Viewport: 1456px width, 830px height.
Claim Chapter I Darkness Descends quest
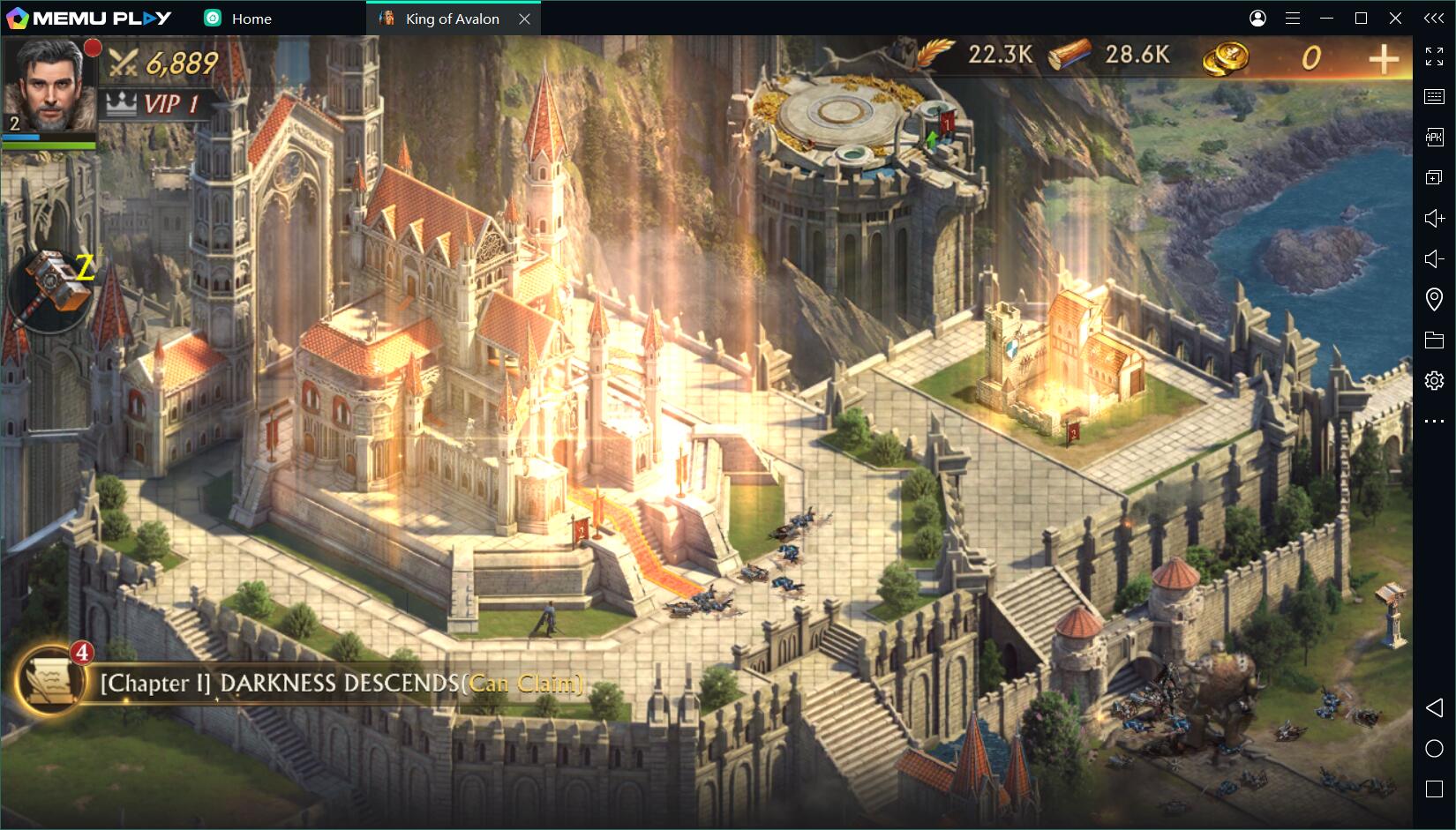coord(341,683)
